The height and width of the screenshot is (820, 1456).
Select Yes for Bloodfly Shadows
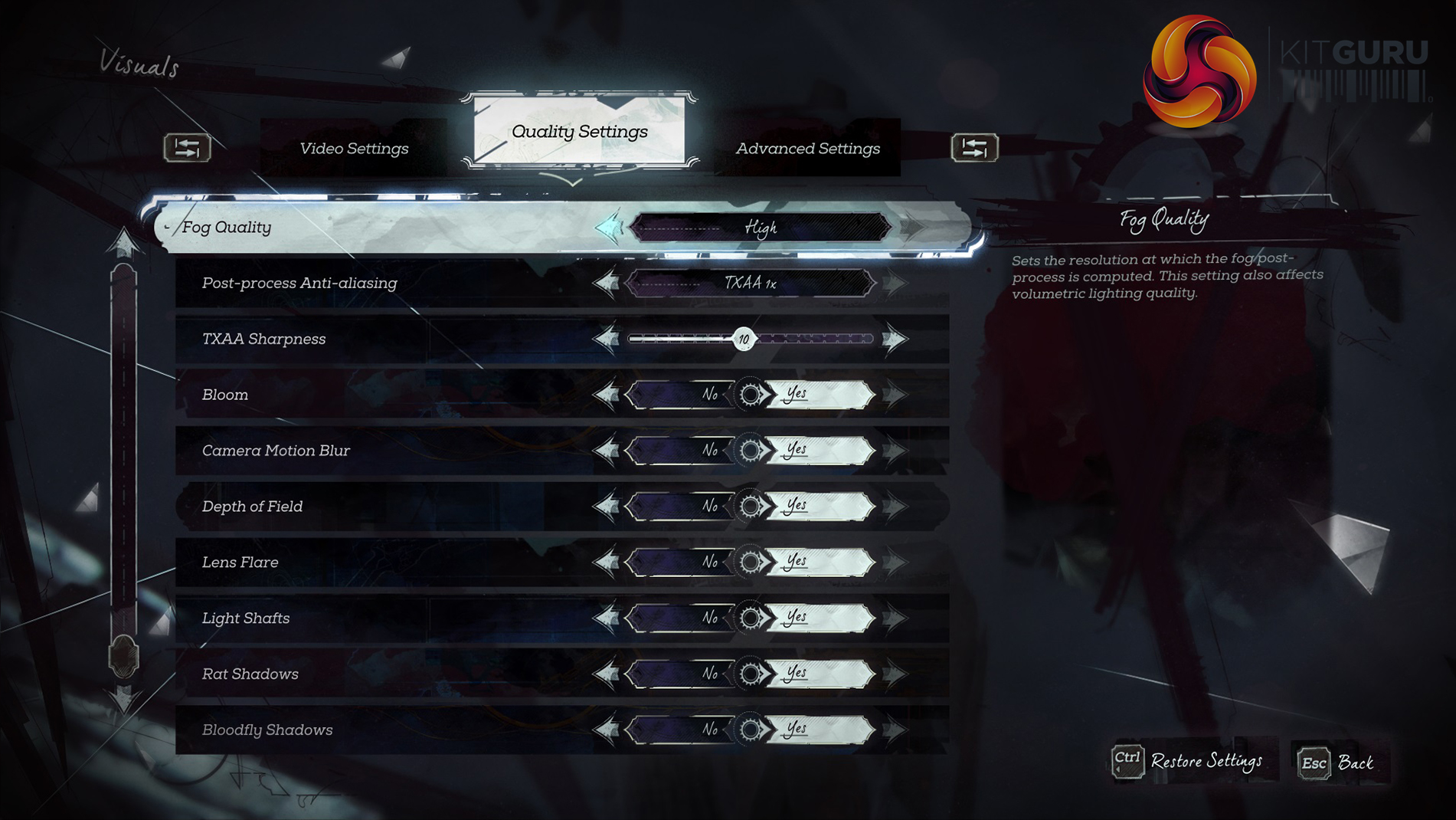pyautogui.click(x=818, y=730)
